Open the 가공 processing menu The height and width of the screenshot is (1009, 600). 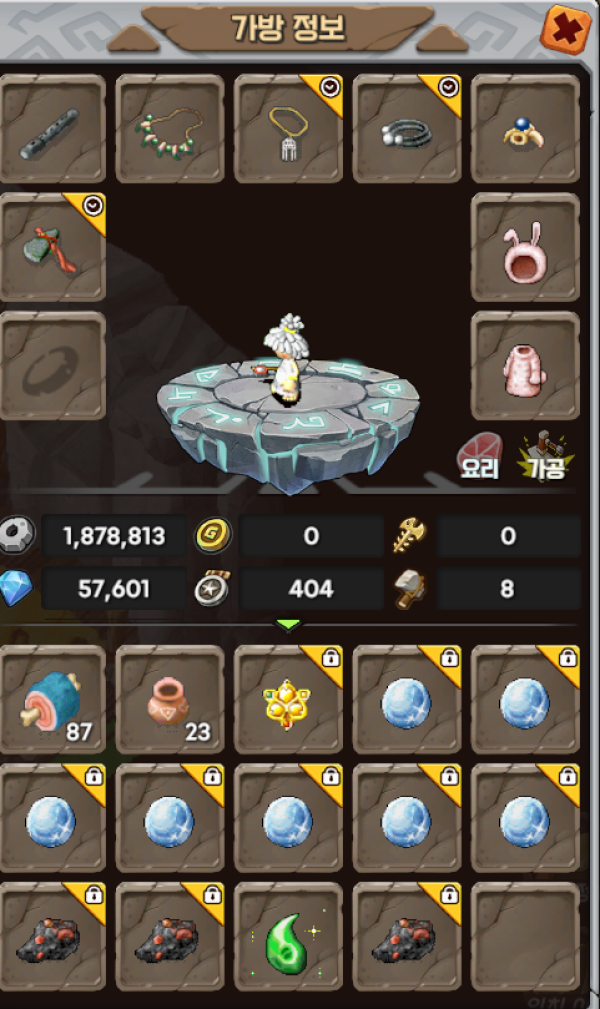(543, 456)
